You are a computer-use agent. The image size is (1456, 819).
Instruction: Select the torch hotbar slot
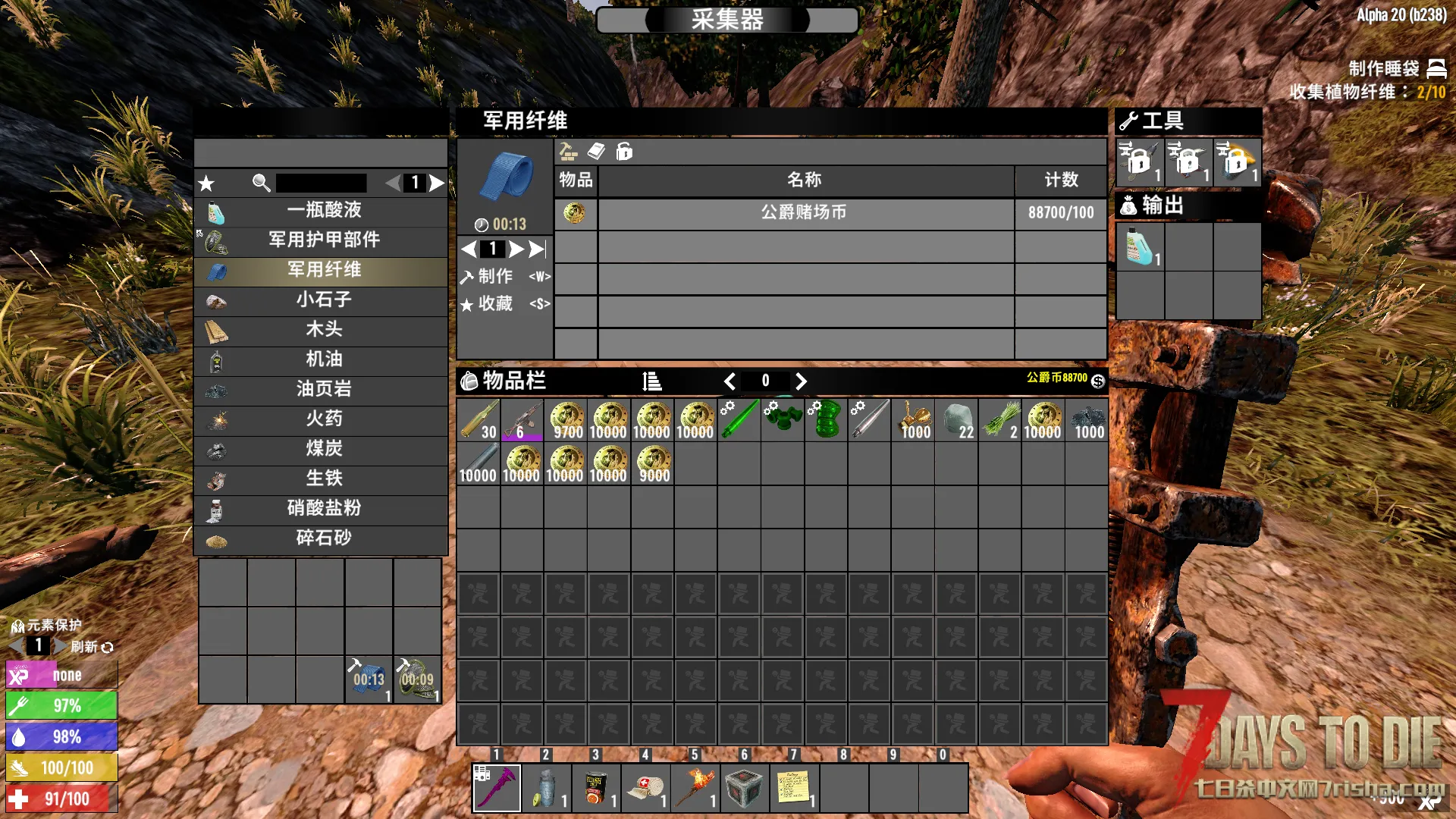tap(695, 789)
